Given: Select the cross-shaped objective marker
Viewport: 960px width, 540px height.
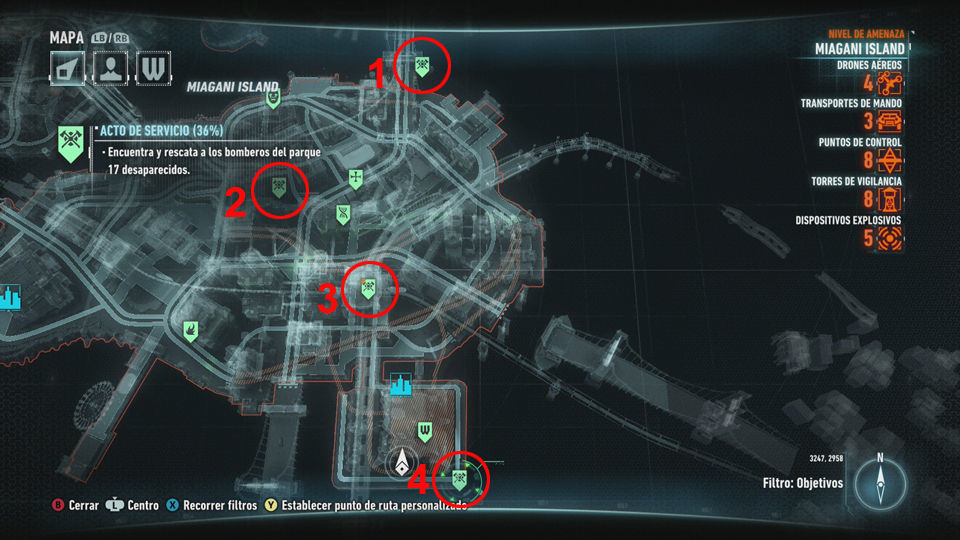Looking at the screenshot, I should pyautogui.click(x=355, y=179).
